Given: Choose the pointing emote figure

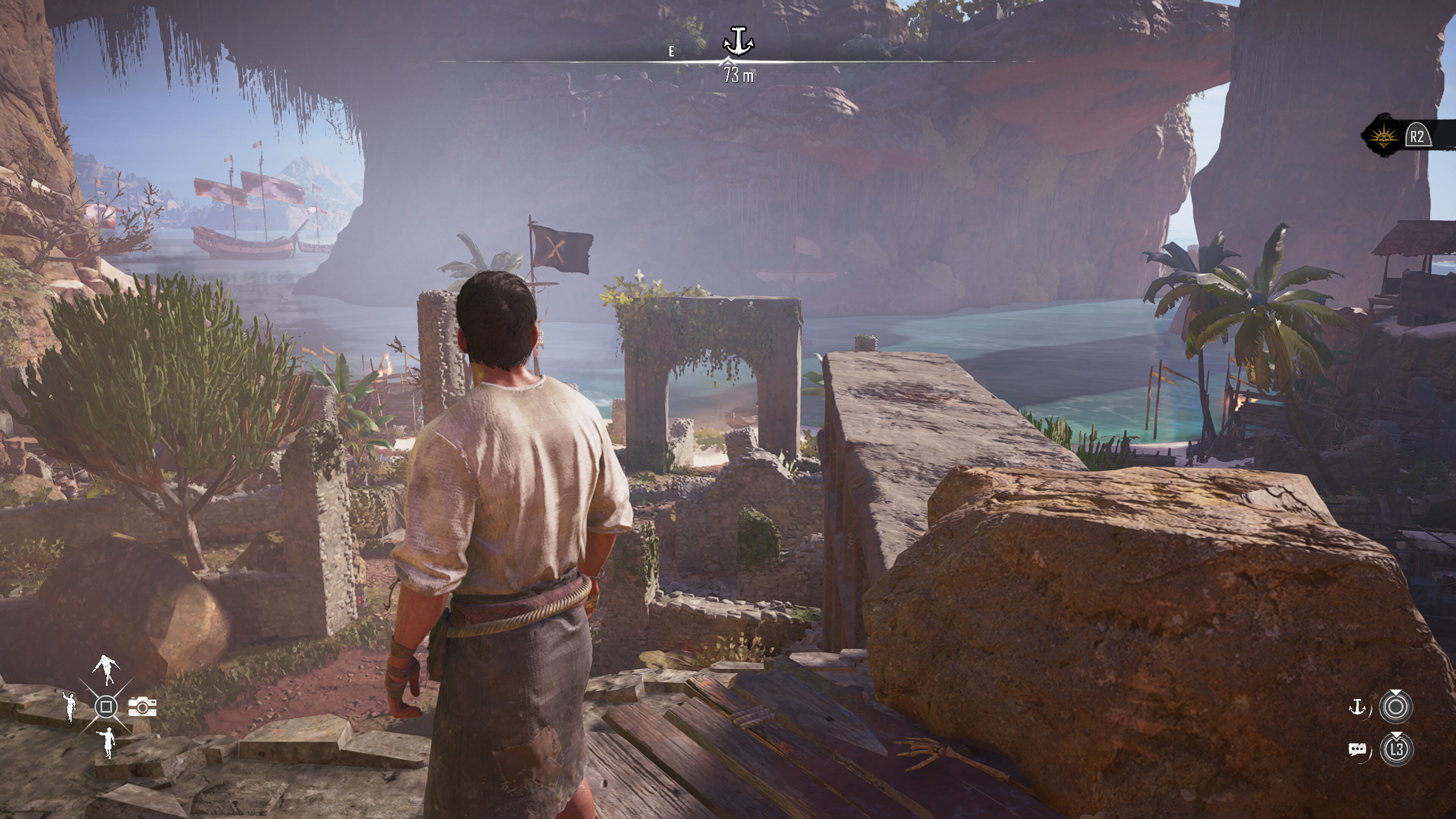Looking at the screenshot, I should tap(107, 742).
